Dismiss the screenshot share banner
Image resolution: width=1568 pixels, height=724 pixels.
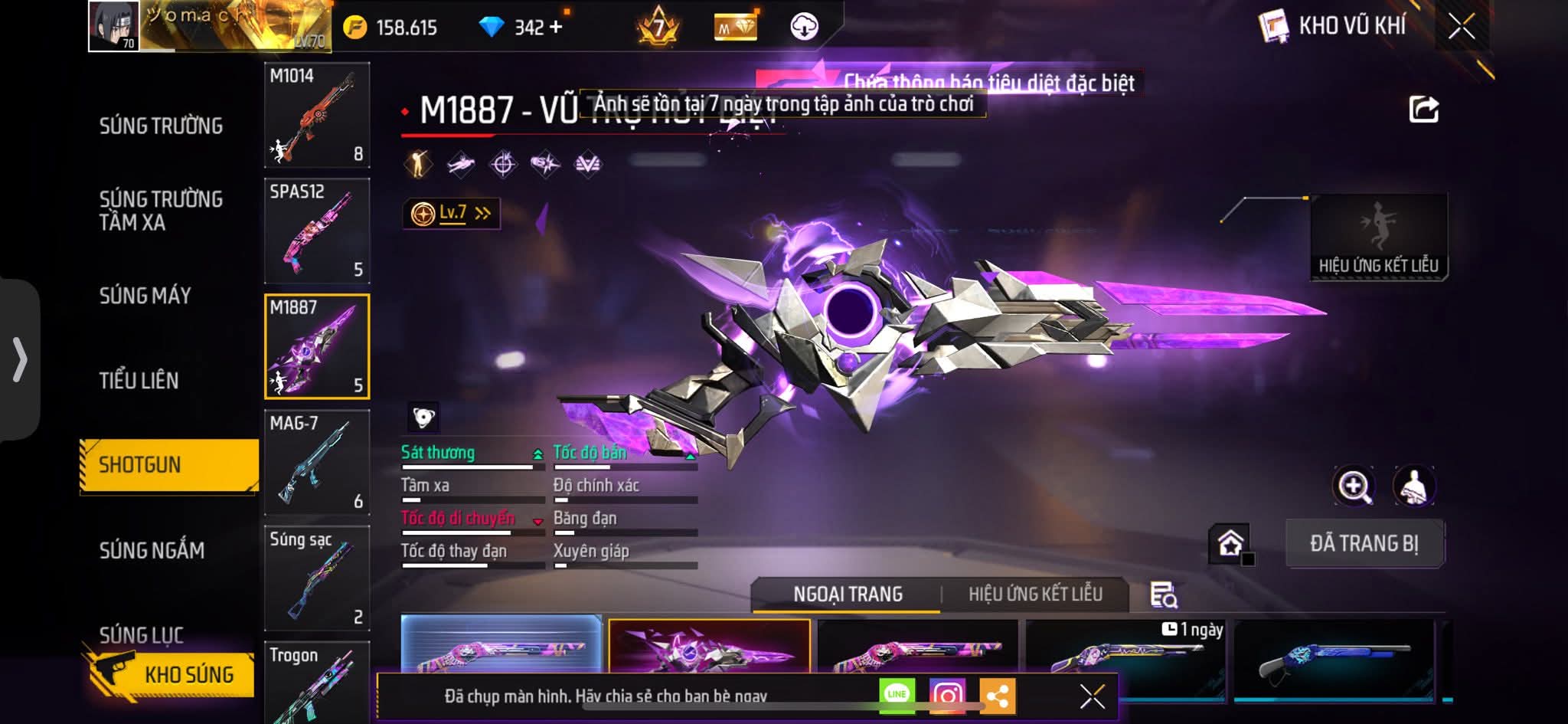point(1092,696)
